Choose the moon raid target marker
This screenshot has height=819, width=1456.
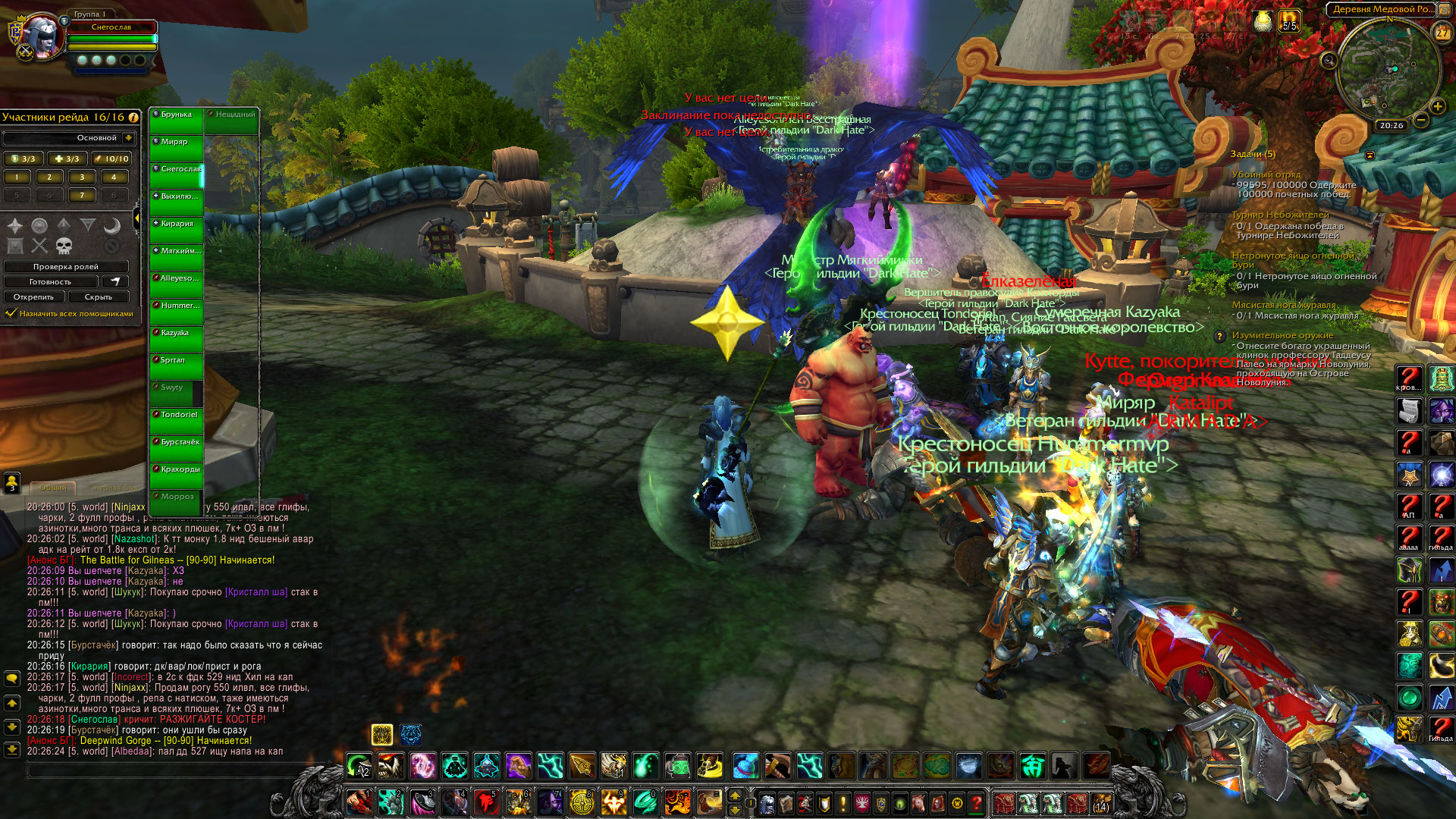[111, 225]
